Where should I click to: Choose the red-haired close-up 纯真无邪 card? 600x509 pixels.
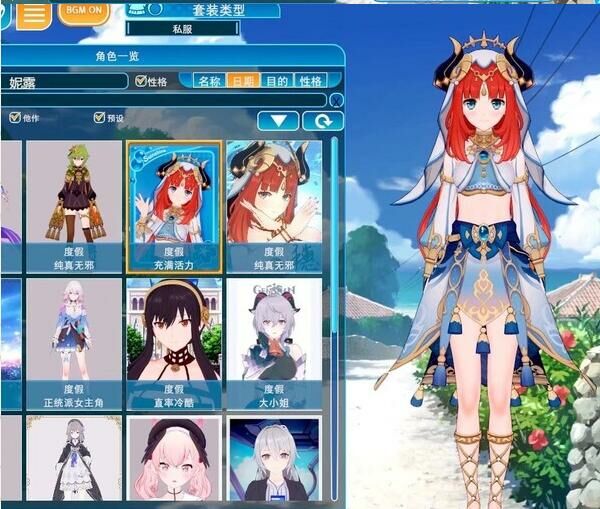point(274,205)
